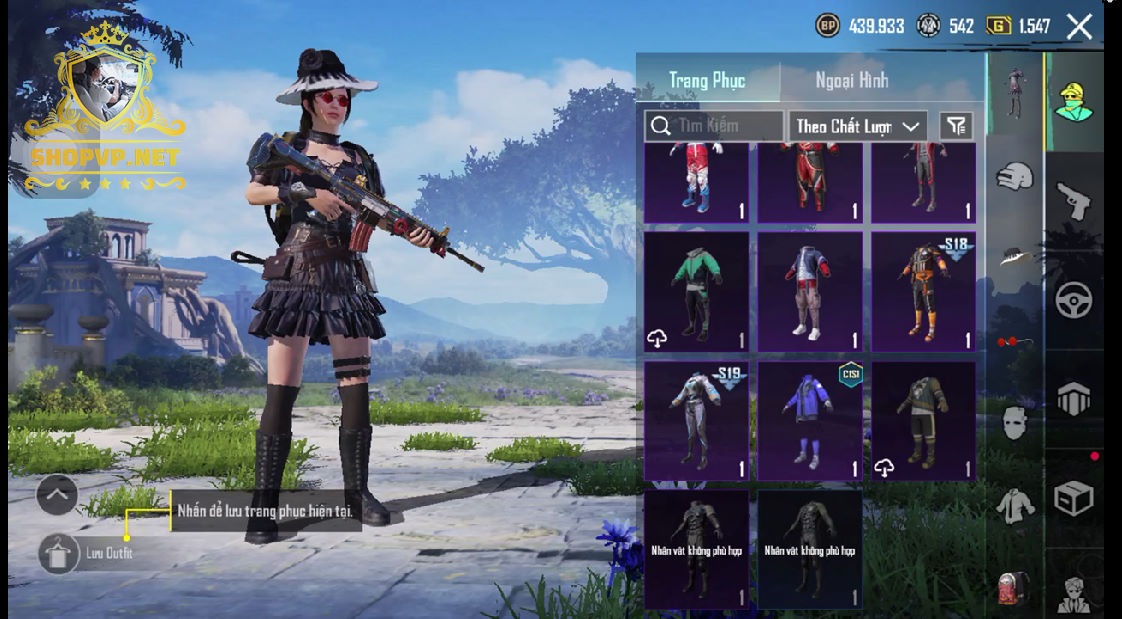Open the Theo Chất Lượng sort dropdown
Image resolution: width=1122 pixels, height=619 pixels.
[857, 126]
